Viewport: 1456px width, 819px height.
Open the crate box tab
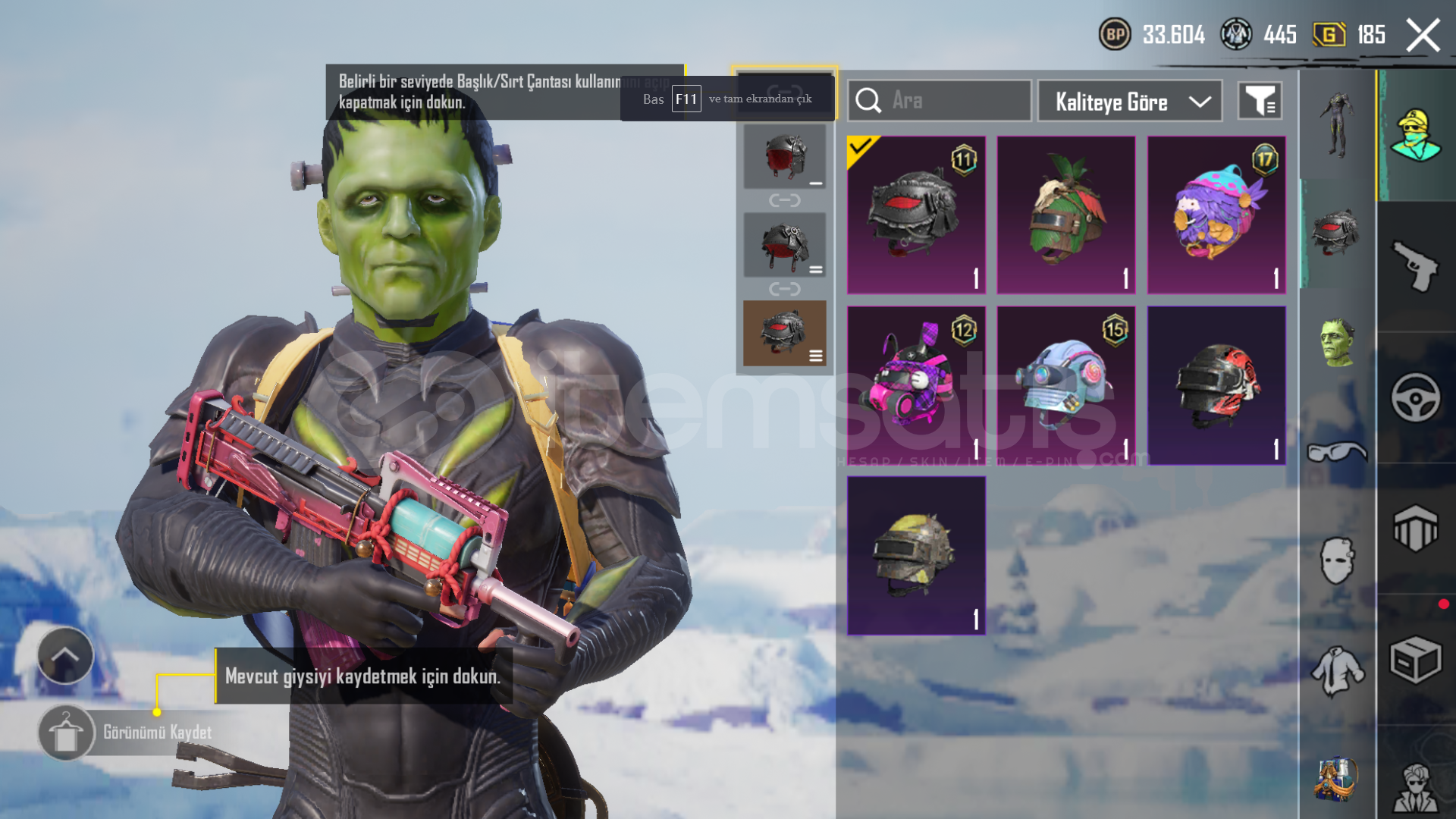[1415, 661]
